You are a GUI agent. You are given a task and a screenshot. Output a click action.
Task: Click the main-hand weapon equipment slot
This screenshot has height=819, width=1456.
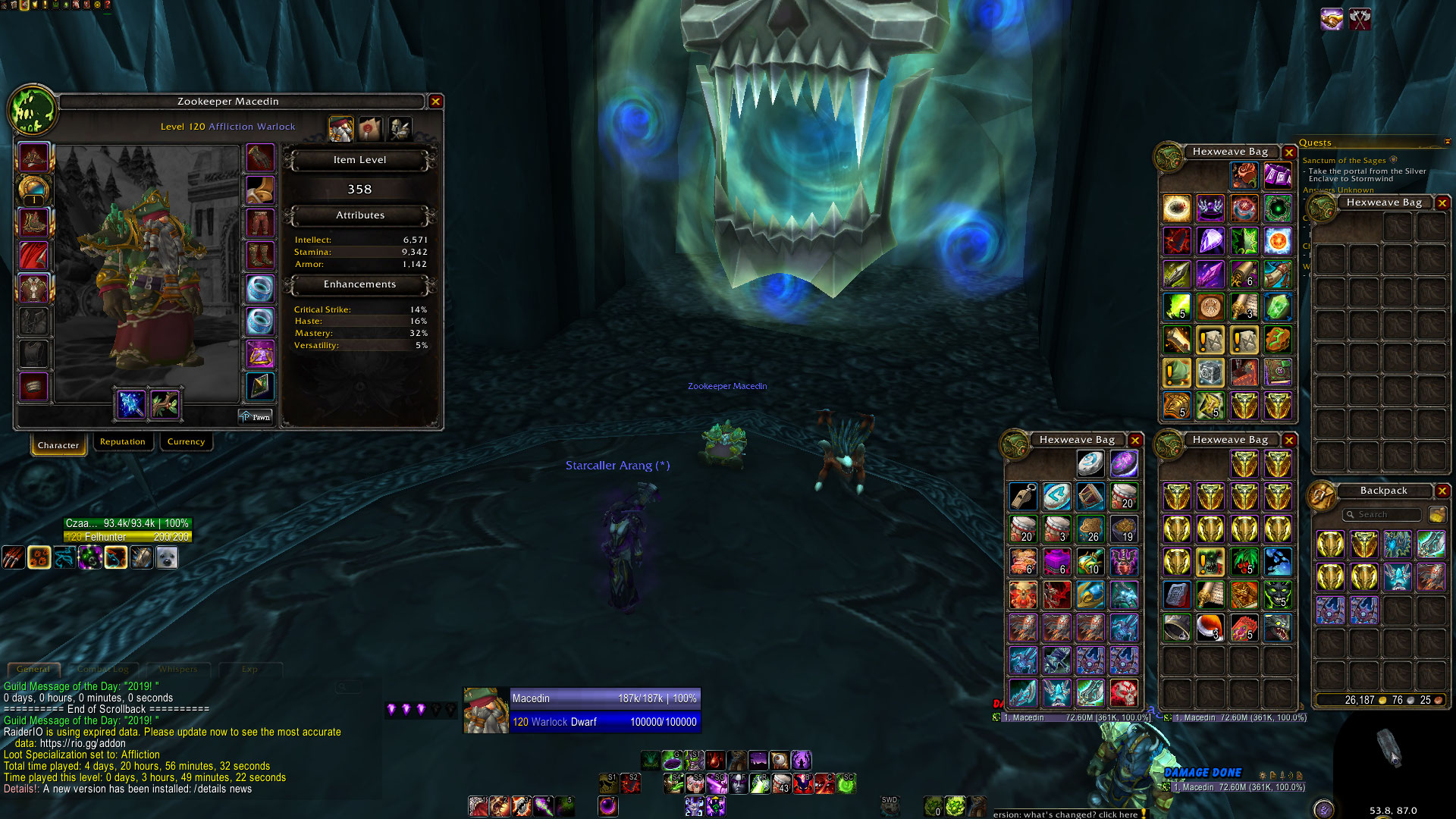pos(131,404)
